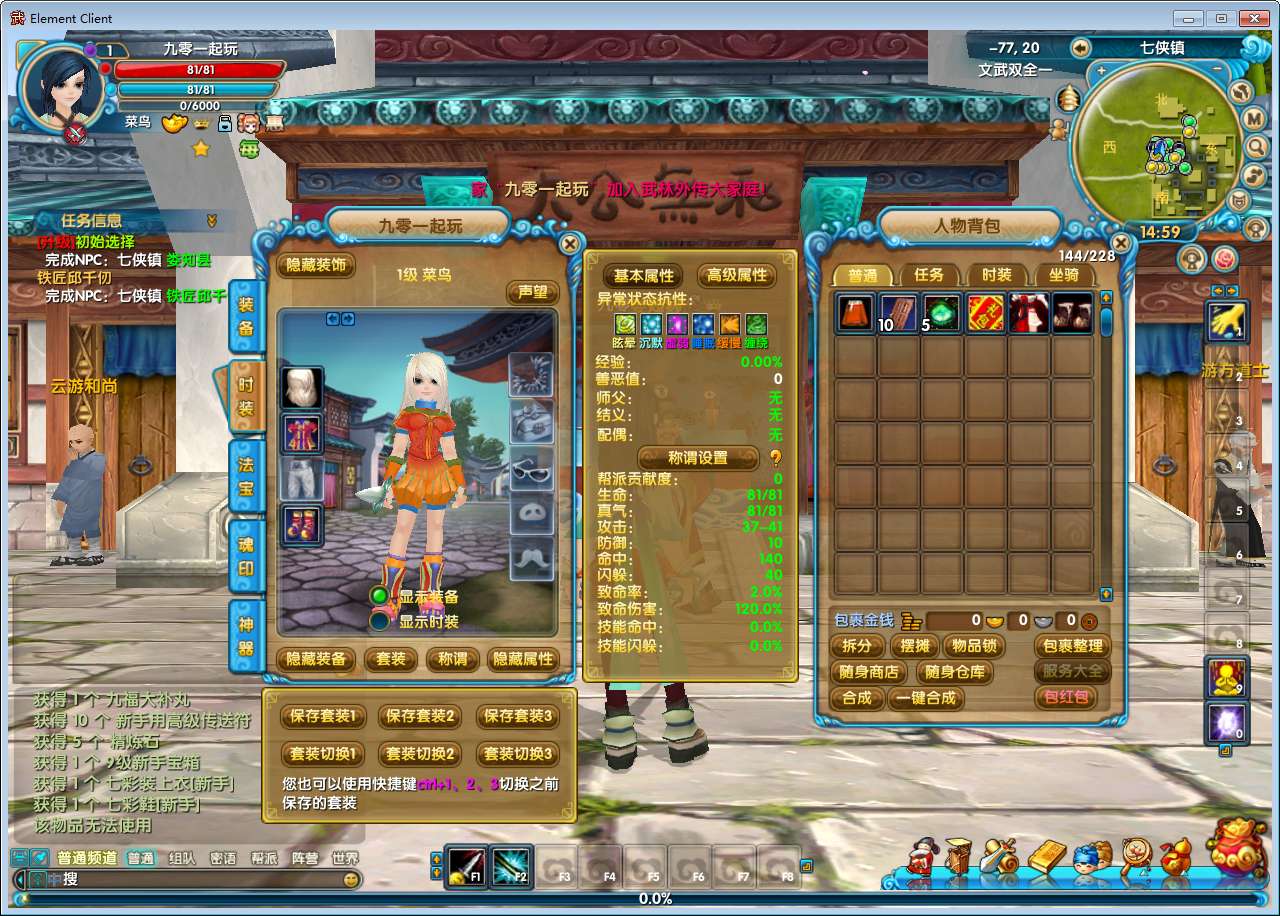
Task: Open the world map with the M icon
Action: (1252, 120)
